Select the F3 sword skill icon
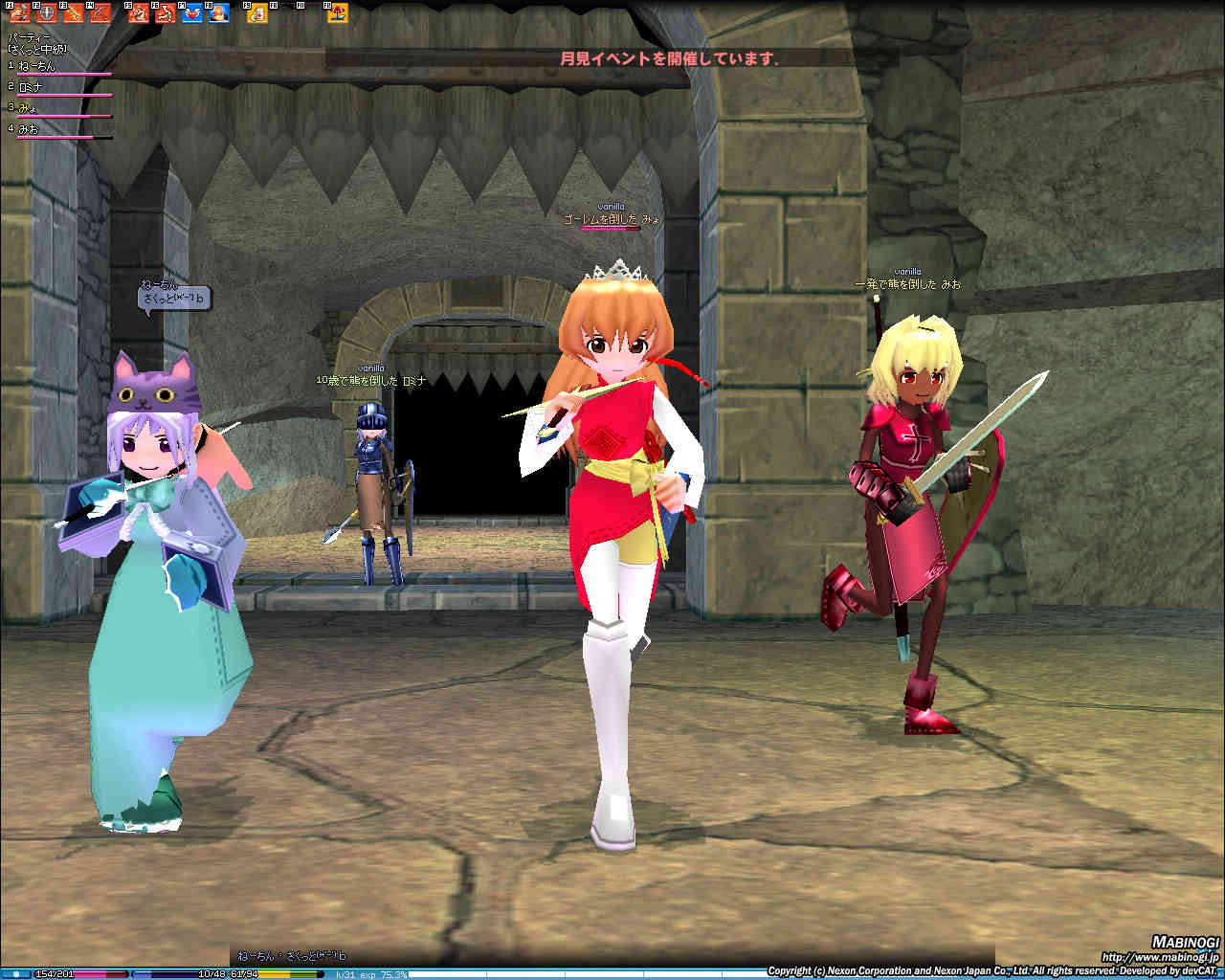Image resolution: width=1225 pixels, height=980 pixels. 73,13
